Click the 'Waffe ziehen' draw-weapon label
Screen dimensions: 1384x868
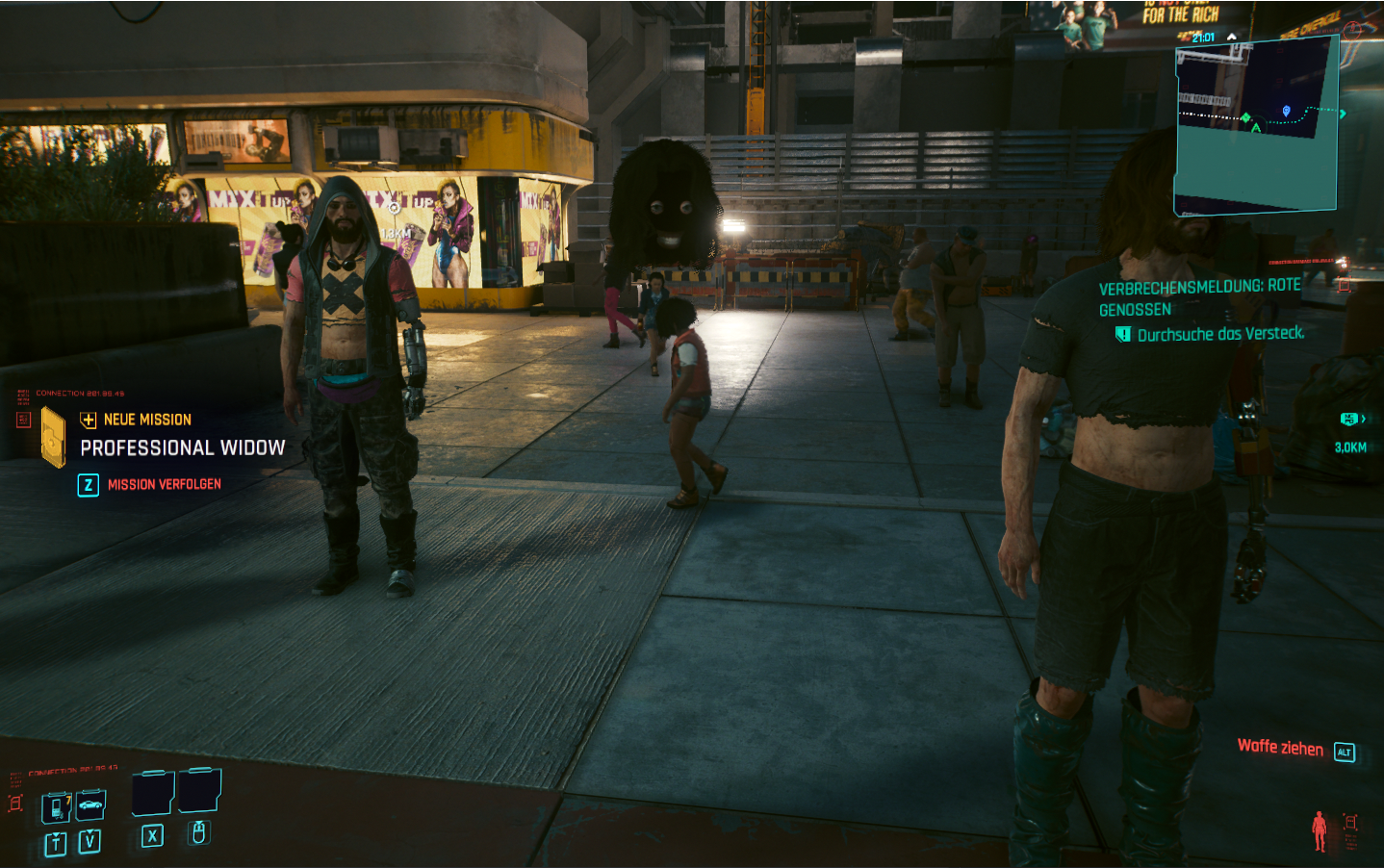tap(1280, 748)
